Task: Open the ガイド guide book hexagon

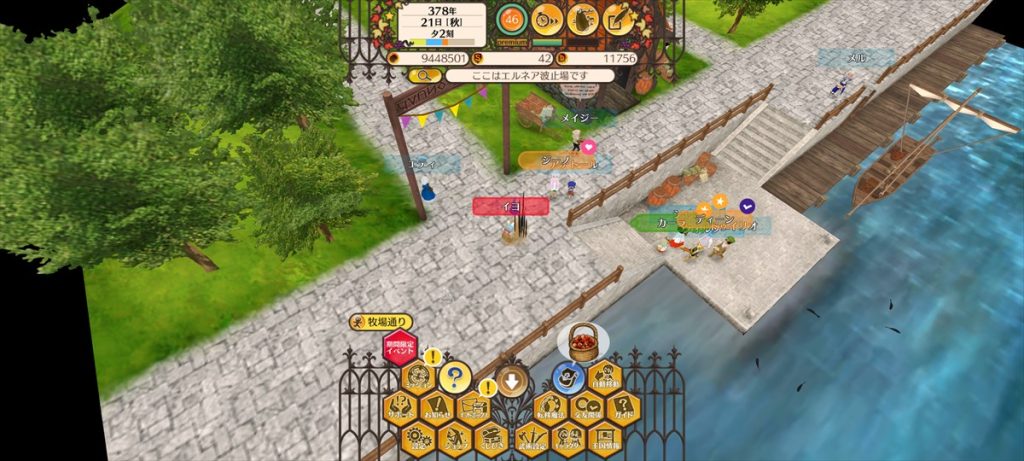Action: 622,407
